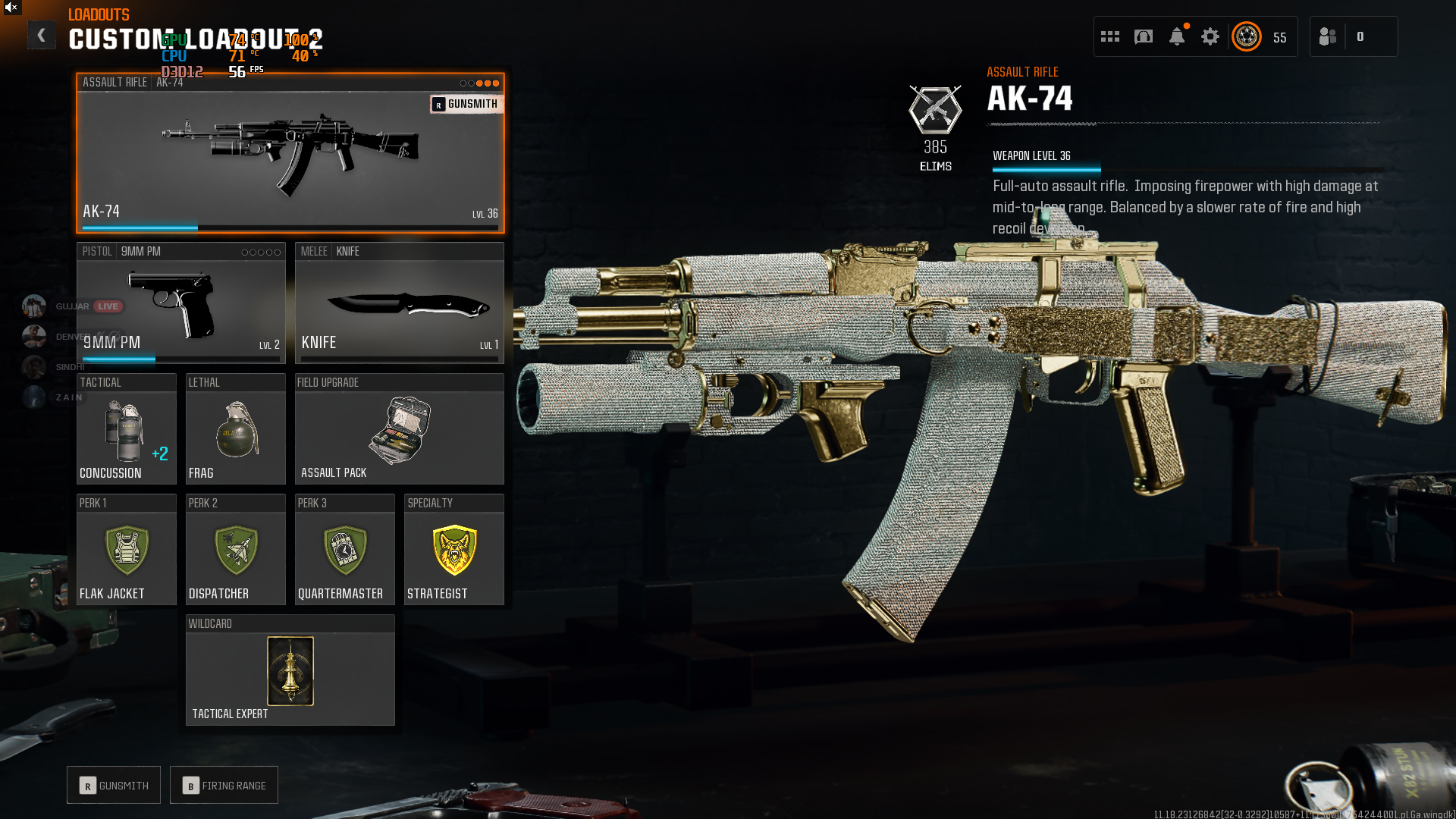1456x819 pixels.
Task: Select the Assault Pack field upgrade
Action: click(x=399, y=429)
